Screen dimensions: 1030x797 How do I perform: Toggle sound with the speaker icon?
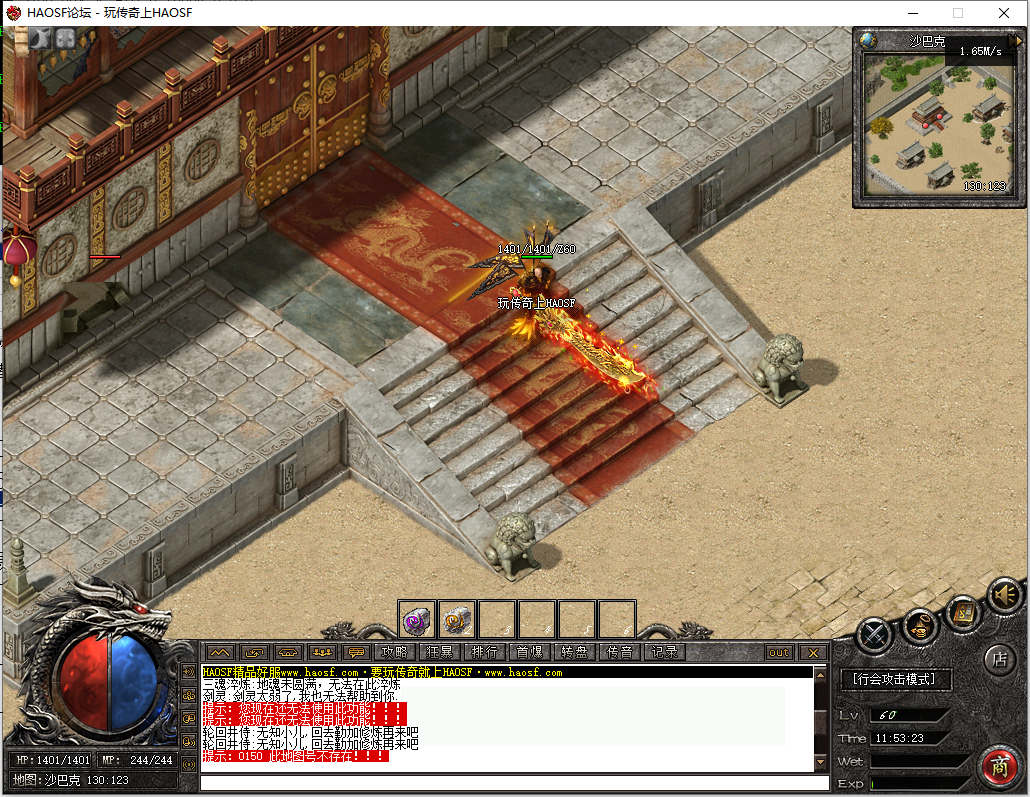click(x=1003, y=595)
